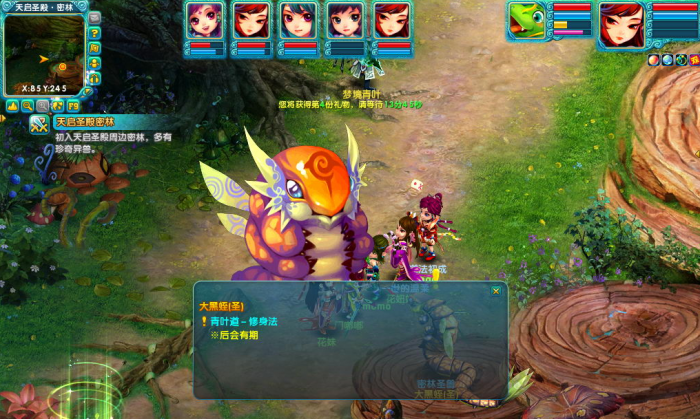Choose the 青叶道-修身法 quest option

point(245,321)
